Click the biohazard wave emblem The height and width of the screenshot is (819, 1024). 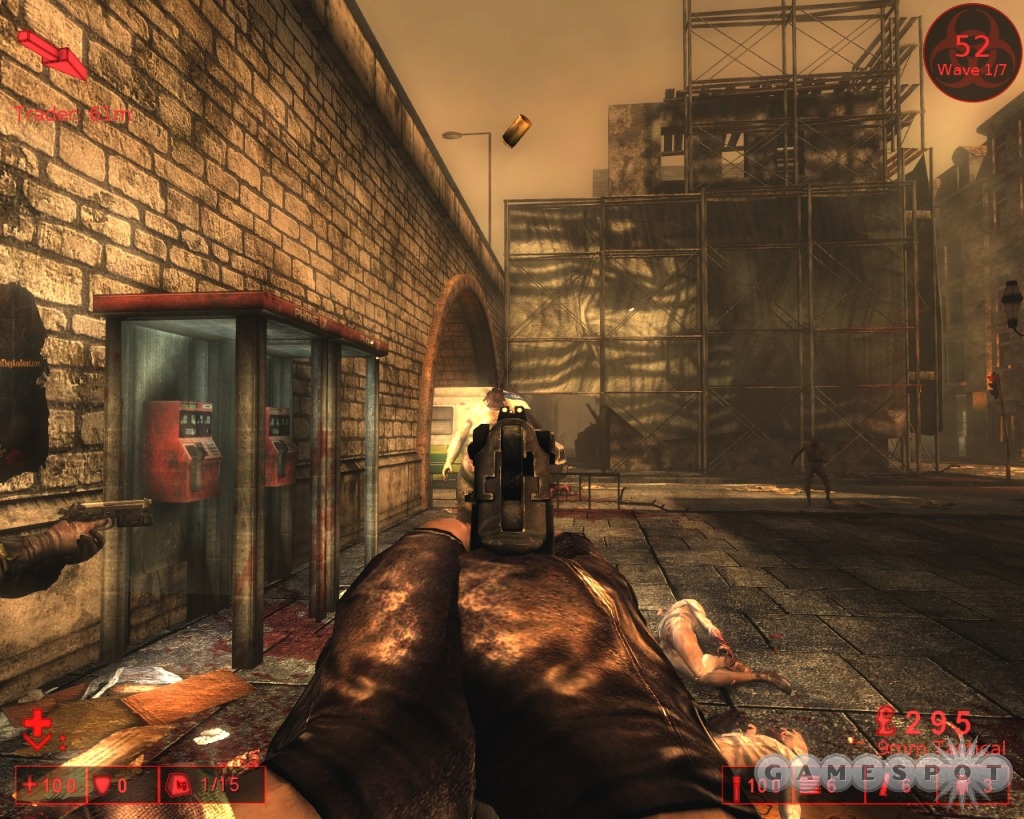point(971,51)
